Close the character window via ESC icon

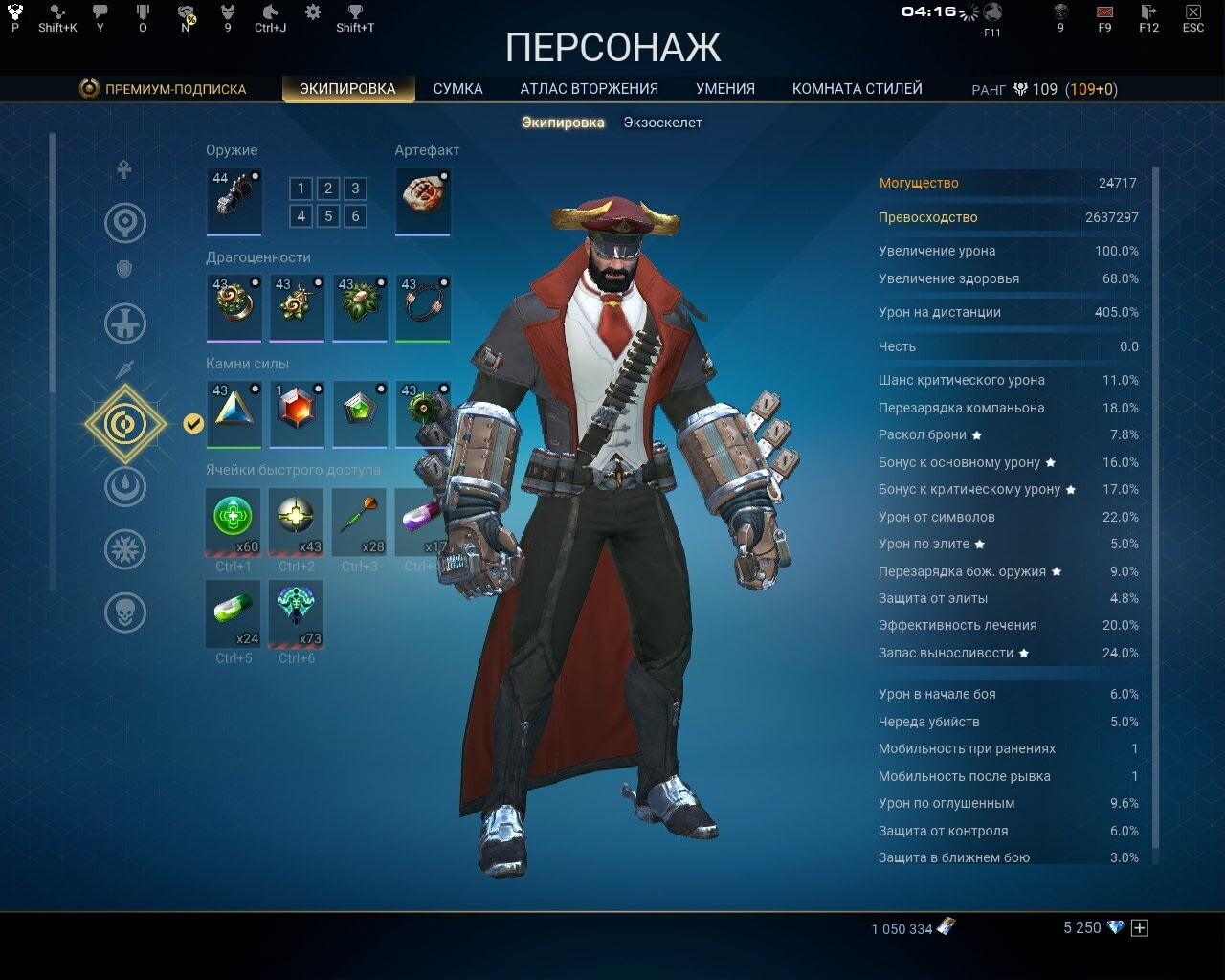tap(1192, 13)
